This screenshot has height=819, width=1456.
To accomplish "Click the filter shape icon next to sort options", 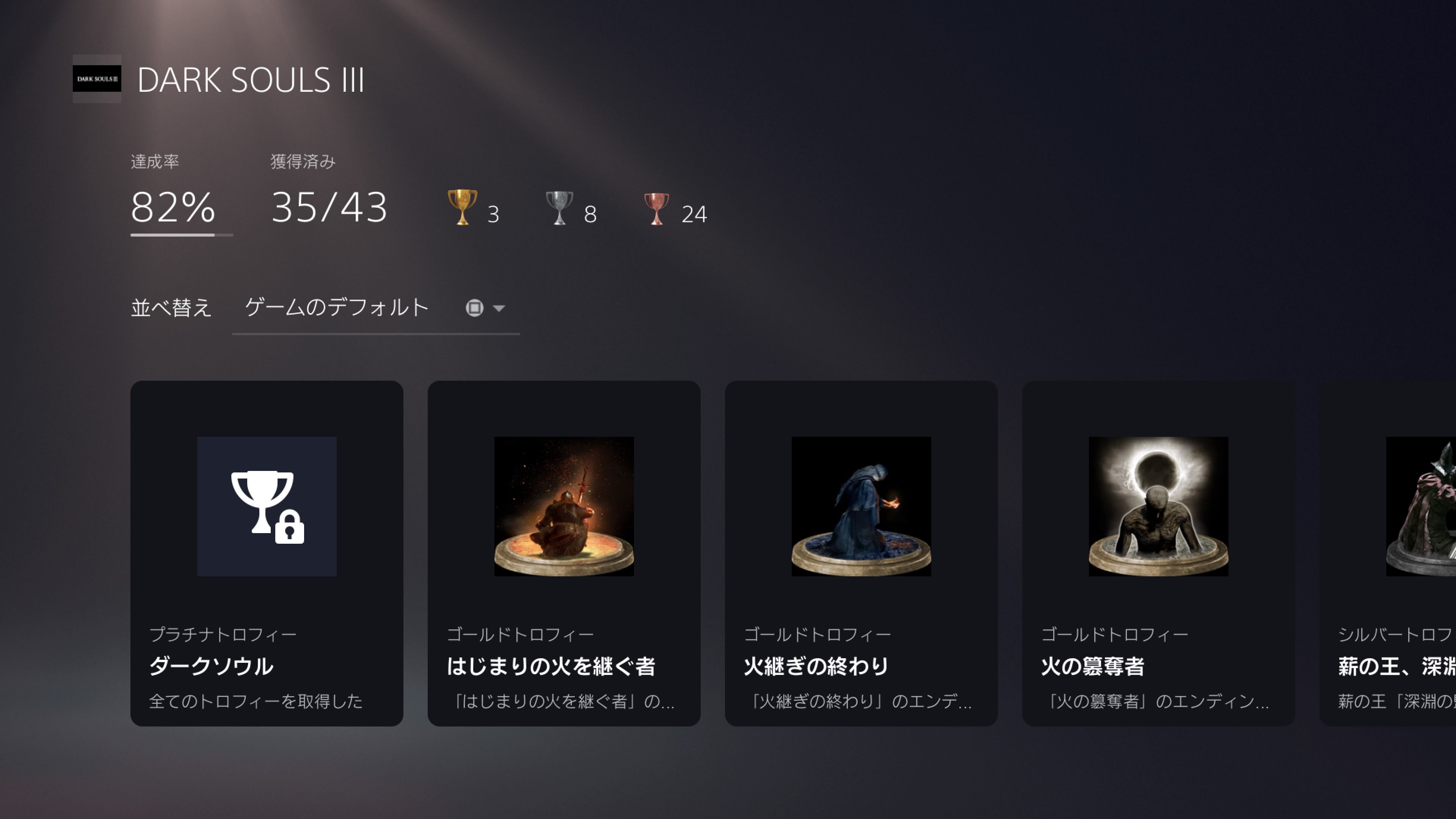I will coord(475,308).
